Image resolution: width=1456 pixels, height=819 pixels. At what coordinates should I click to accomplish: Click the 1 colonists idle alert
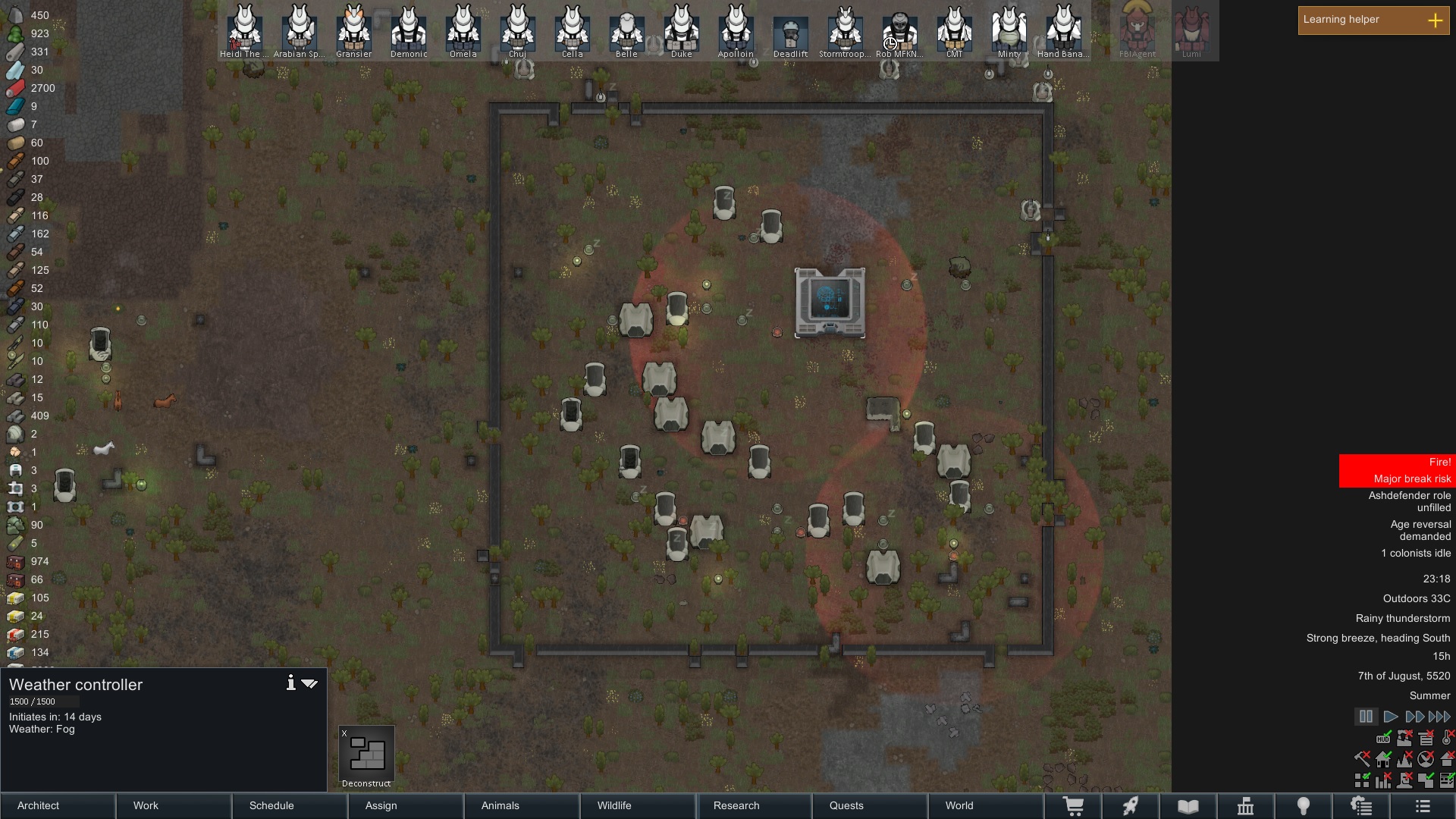point(1415,553)
